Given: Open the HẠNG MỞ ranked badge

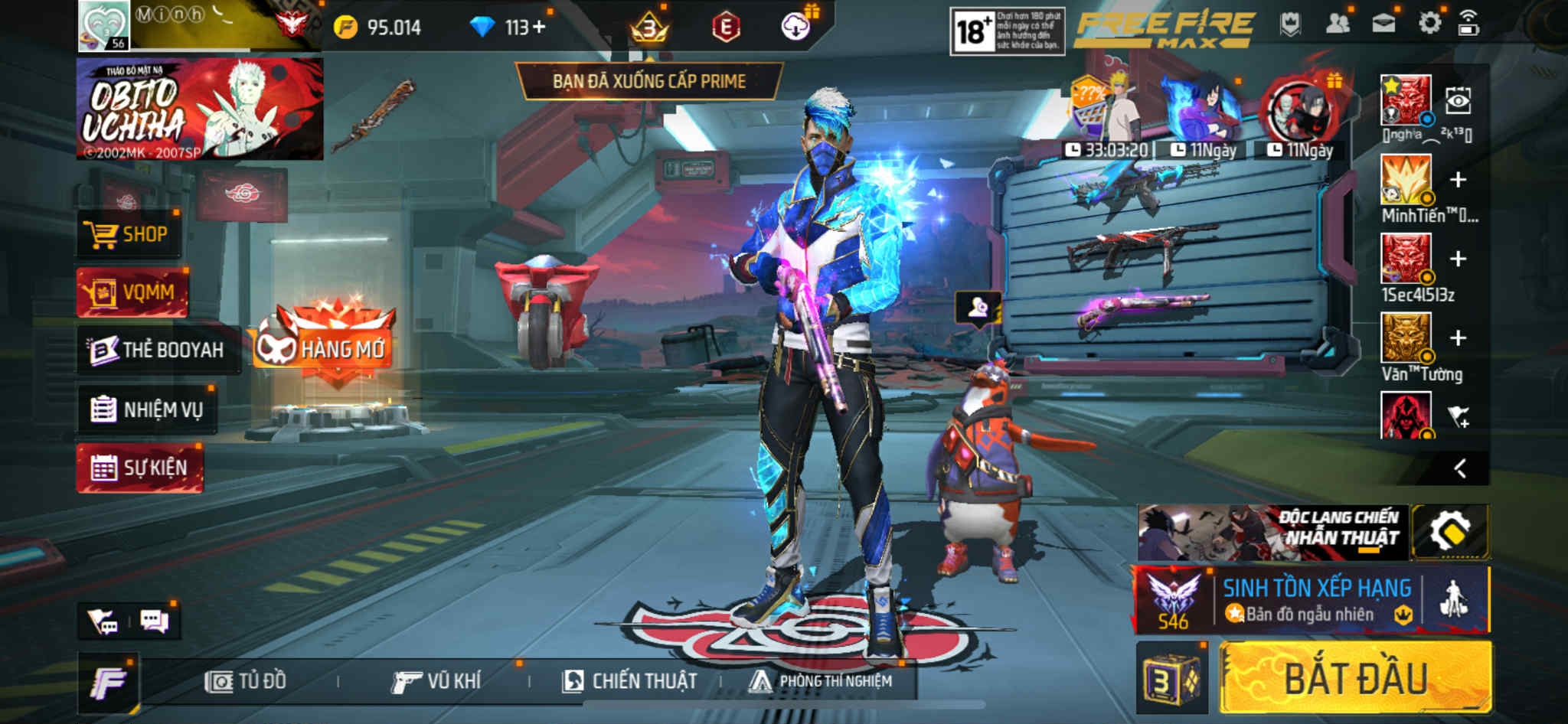Looking at the screenshot, I should [325, 346].
